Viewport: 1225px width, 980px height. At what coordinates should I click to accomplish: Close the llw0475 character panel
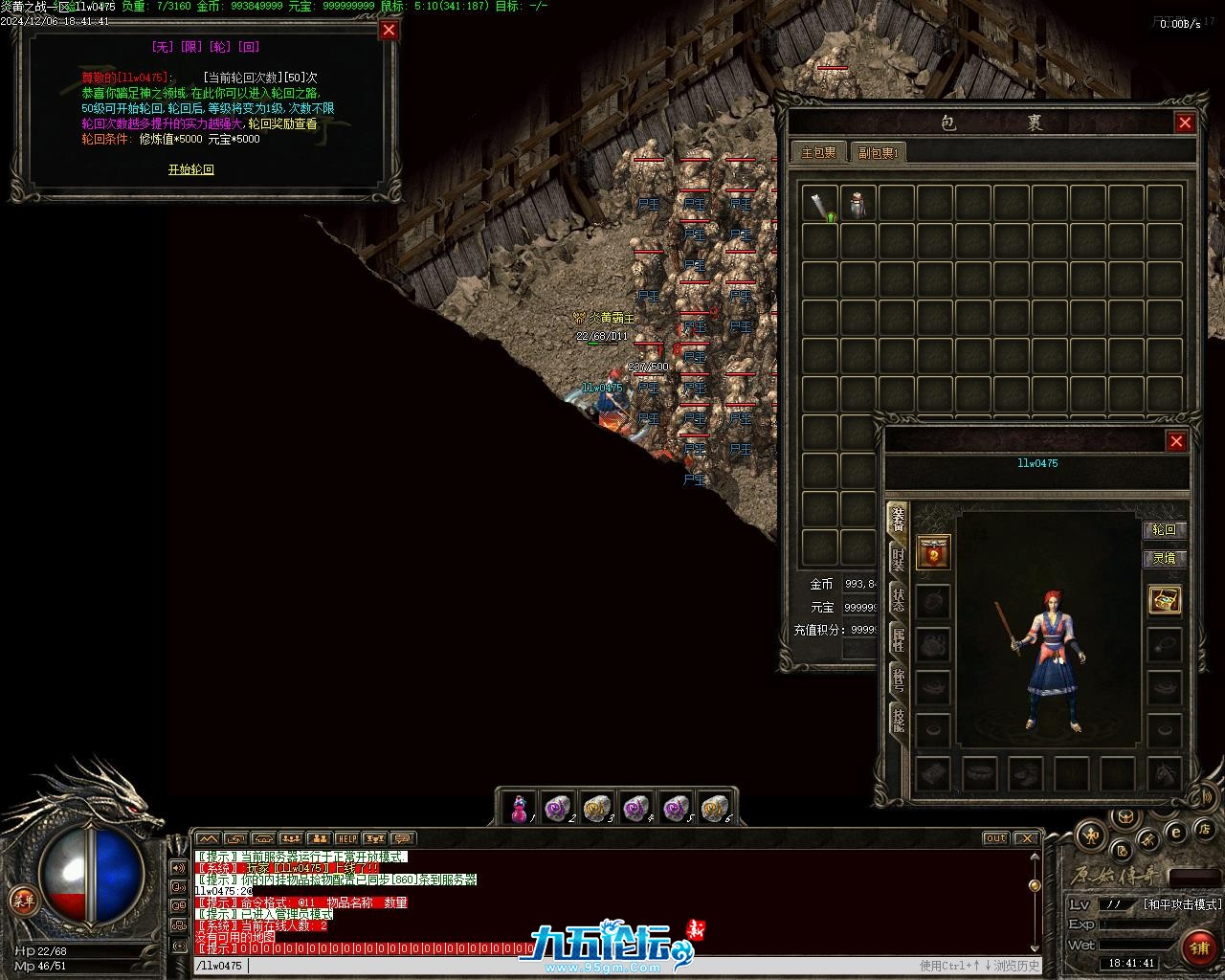coord(1176,441)
